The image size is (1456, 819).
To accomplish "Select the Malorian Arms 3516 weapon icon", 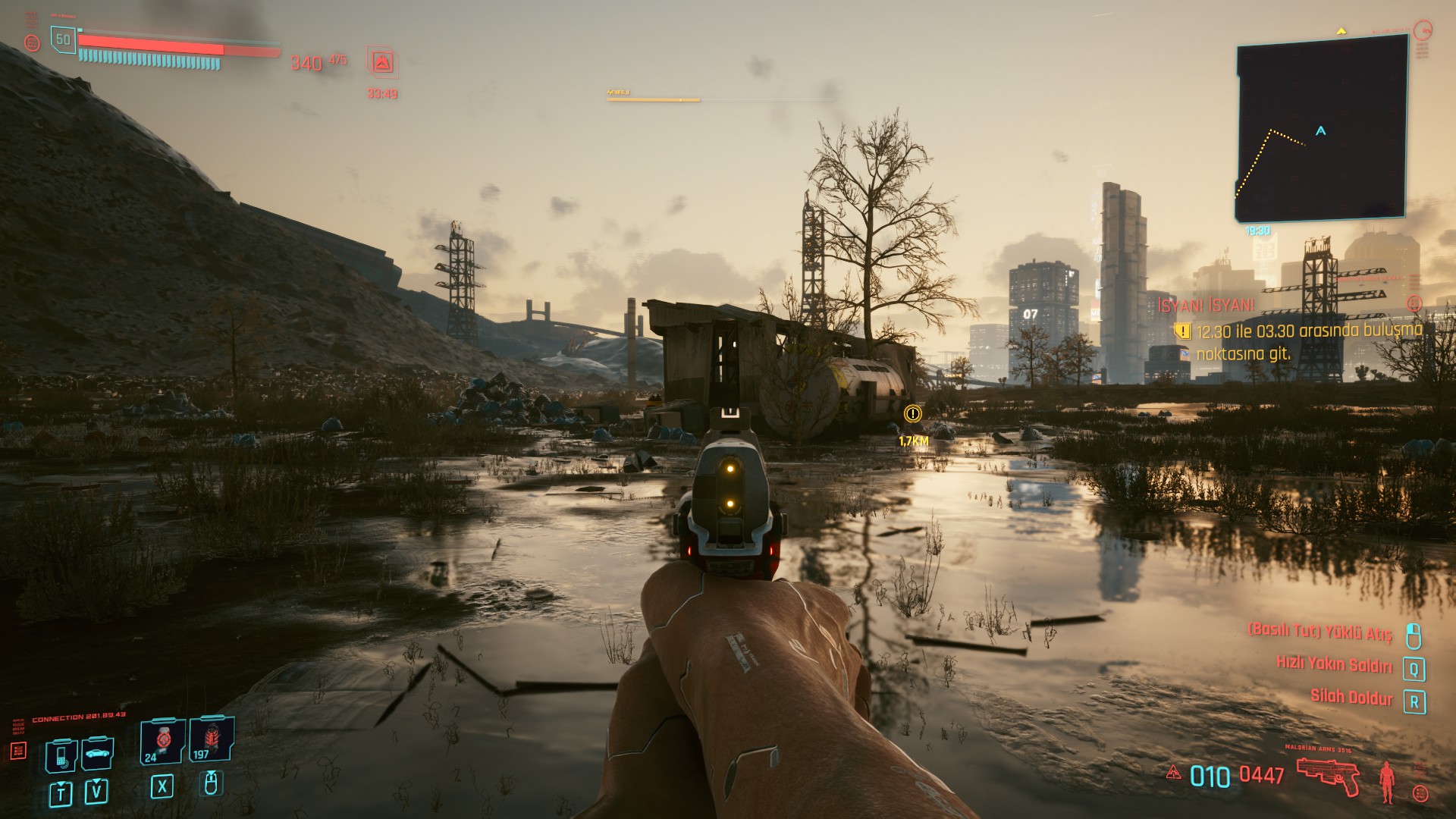I will (1327, 775).
